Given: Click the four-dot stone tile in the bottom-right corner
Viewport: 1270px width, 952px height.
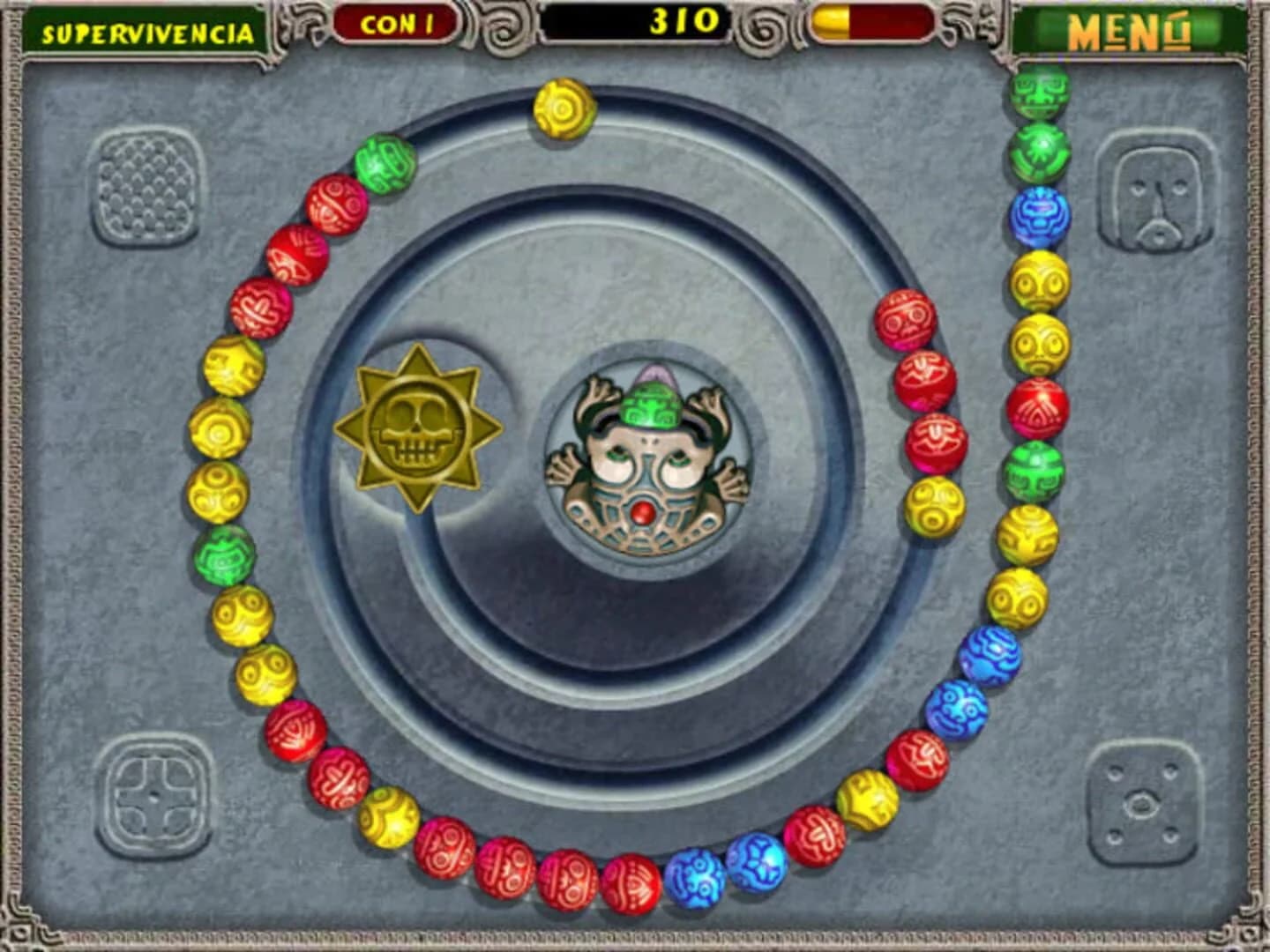Looking at the screenshot, I should click(1145, 804).
